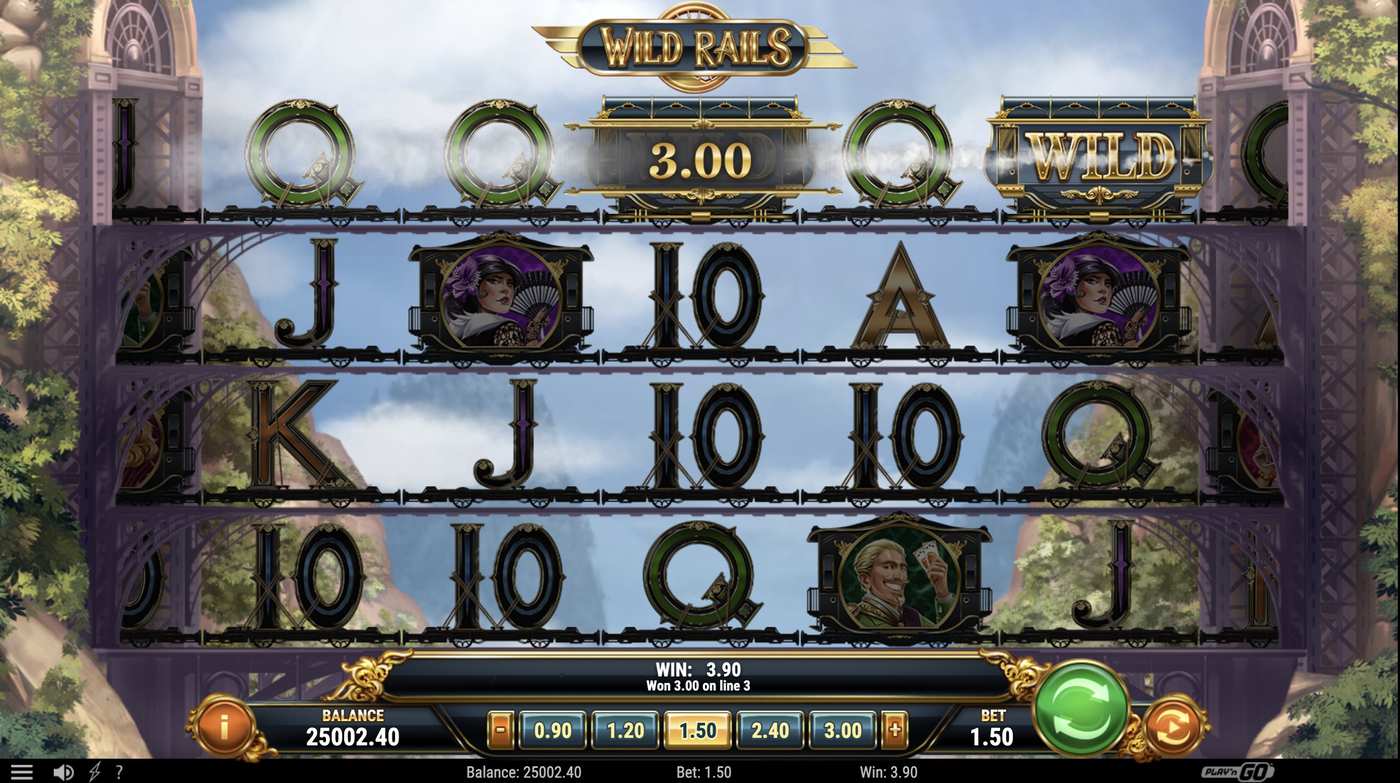Open help with the question mark icon
This screenshot has height=783, width=1400.
coord(119,770)
